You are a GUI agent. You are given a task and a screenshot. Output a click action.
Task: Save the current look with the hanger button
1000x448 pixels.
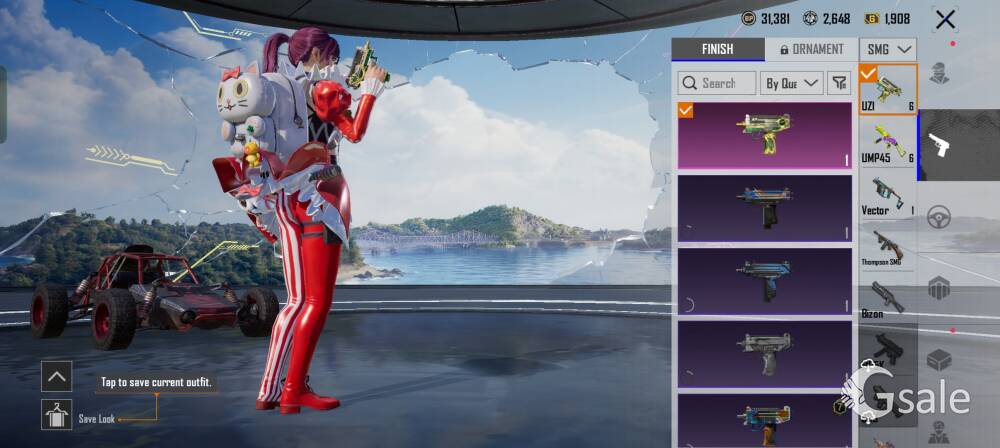(57, 414)
